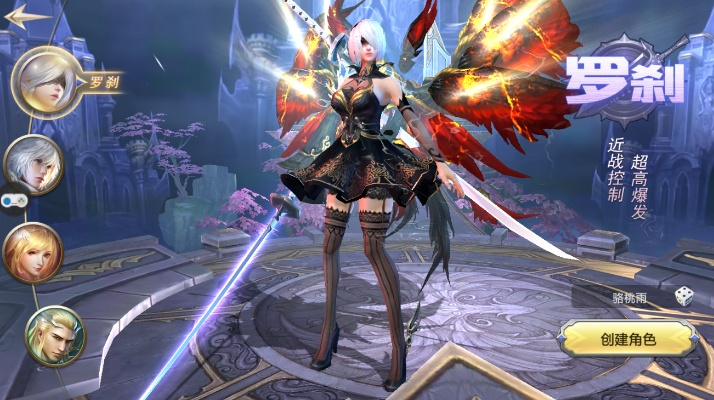714x400 pixels.
Task: Click the 创建角色 create character button
Action: click(x=628, y=339)
